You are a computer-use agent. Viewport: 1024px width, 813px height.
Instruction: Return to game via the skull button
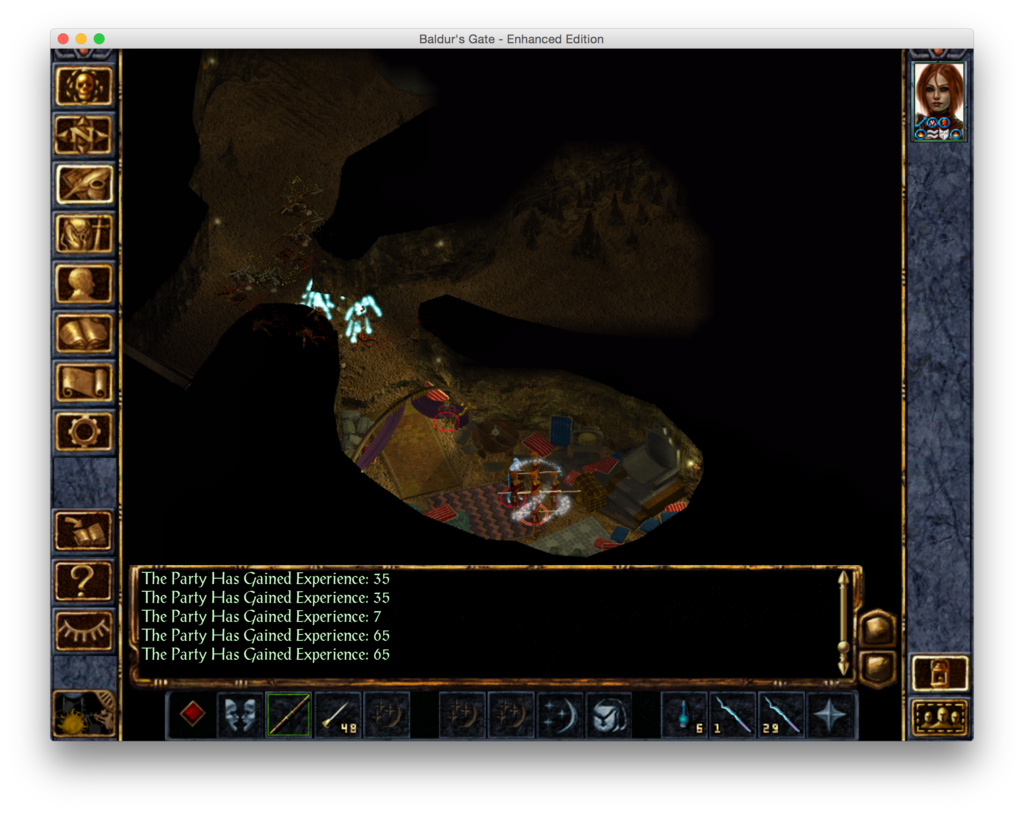pyautogui.click(x=84, y=87)
